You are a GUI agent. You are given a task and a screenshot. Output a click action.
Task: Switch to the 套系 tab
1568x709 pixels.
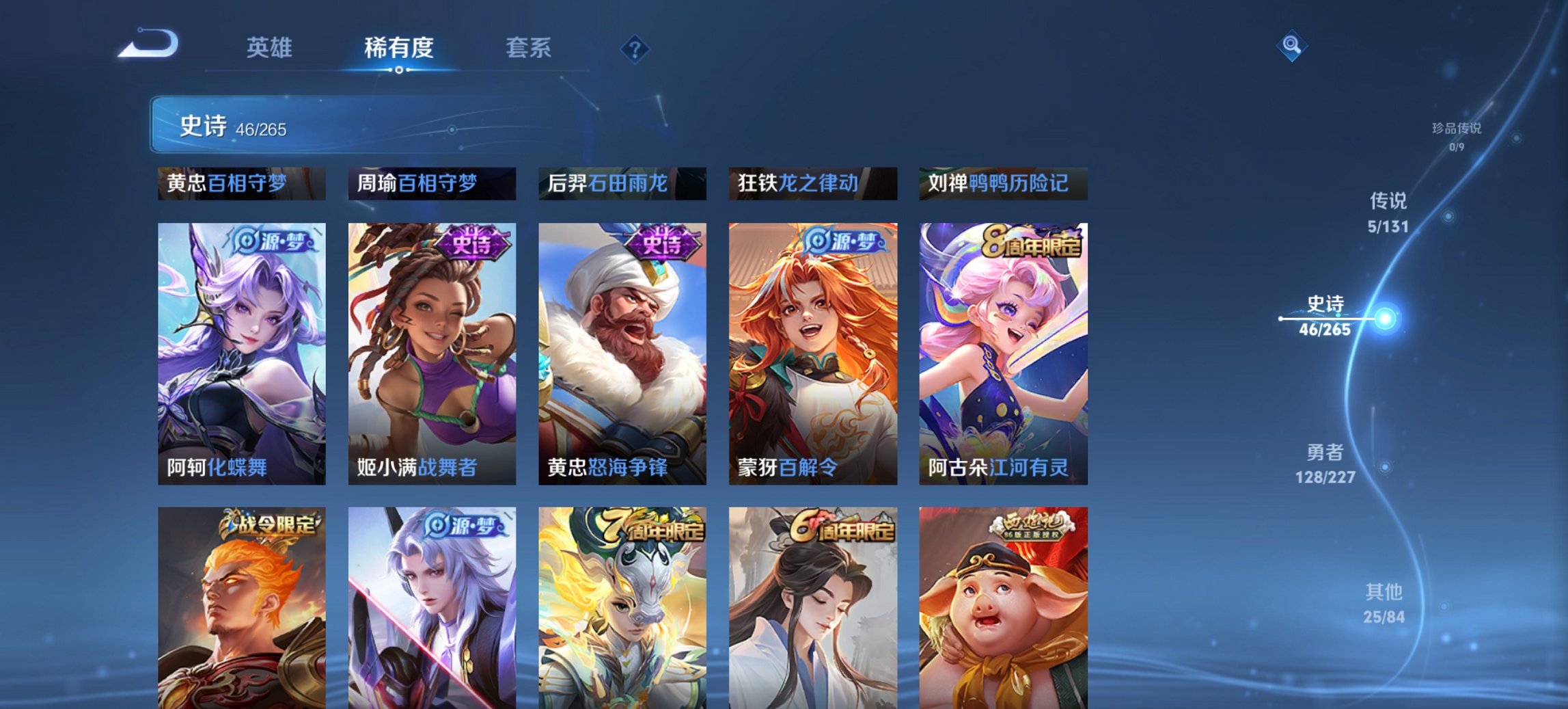(529, 48)
